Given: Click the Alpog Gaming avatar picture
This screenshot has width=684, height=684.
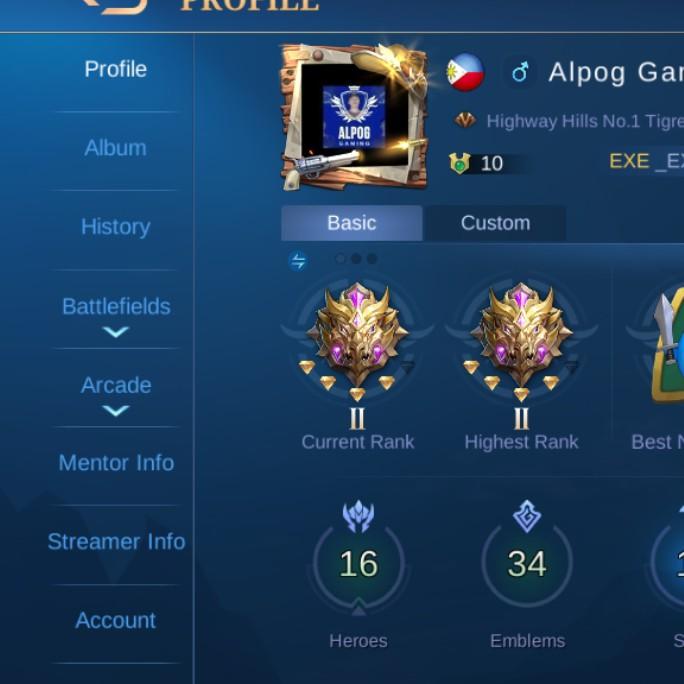Looking at the screenshot, I should [353, 115].
